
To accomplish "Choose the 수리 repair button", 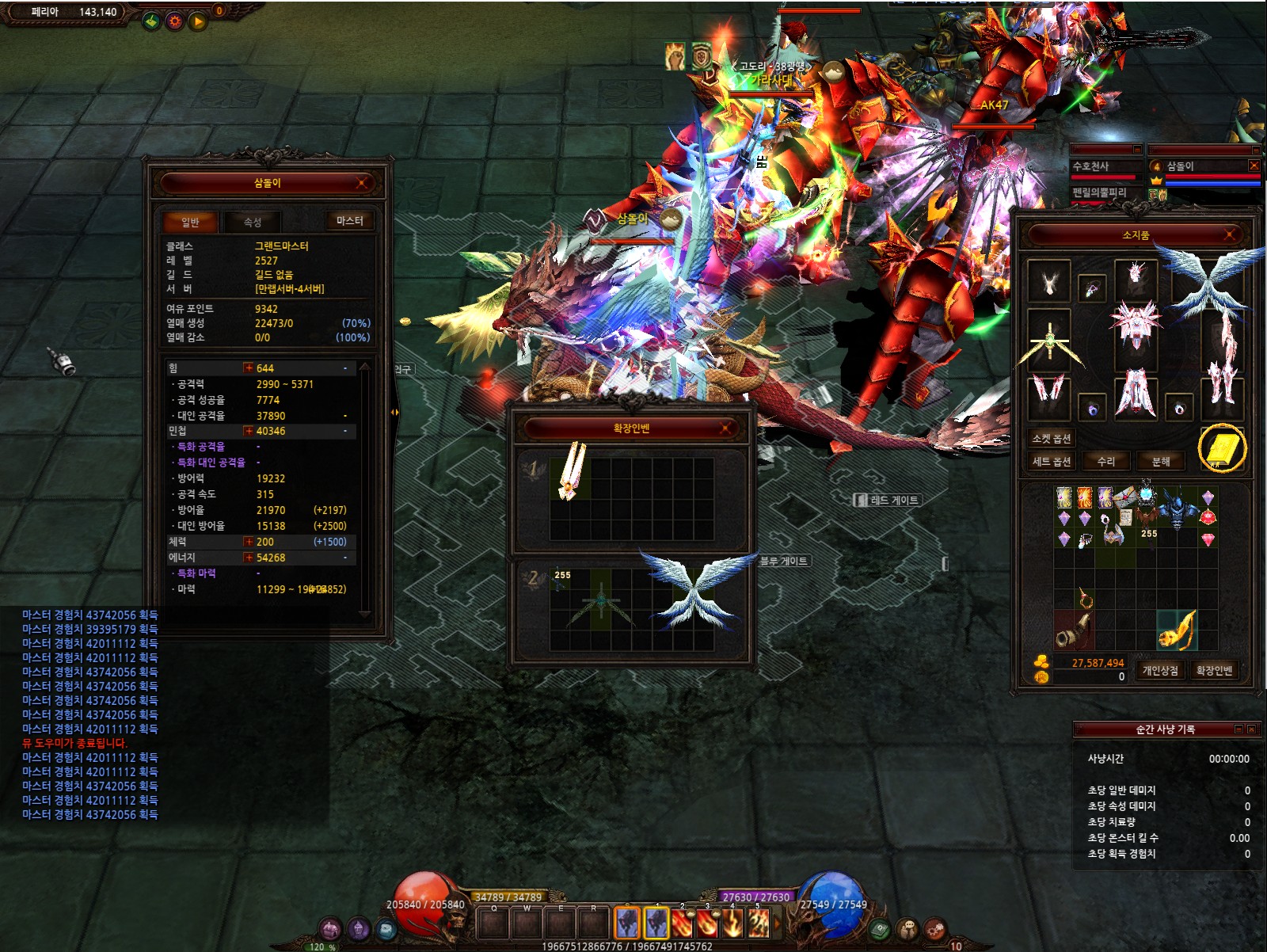I will (1106, 461).
